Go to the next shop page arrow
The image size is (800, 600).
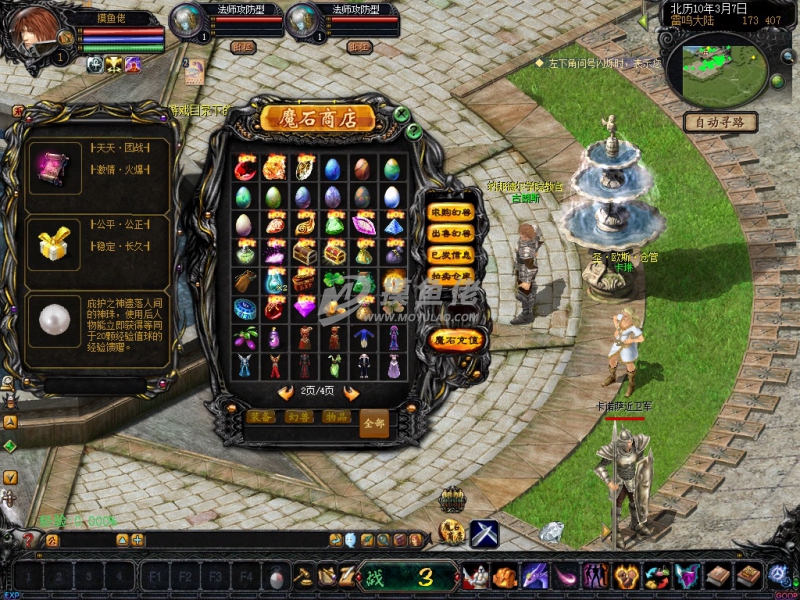(x=352, y=393)
